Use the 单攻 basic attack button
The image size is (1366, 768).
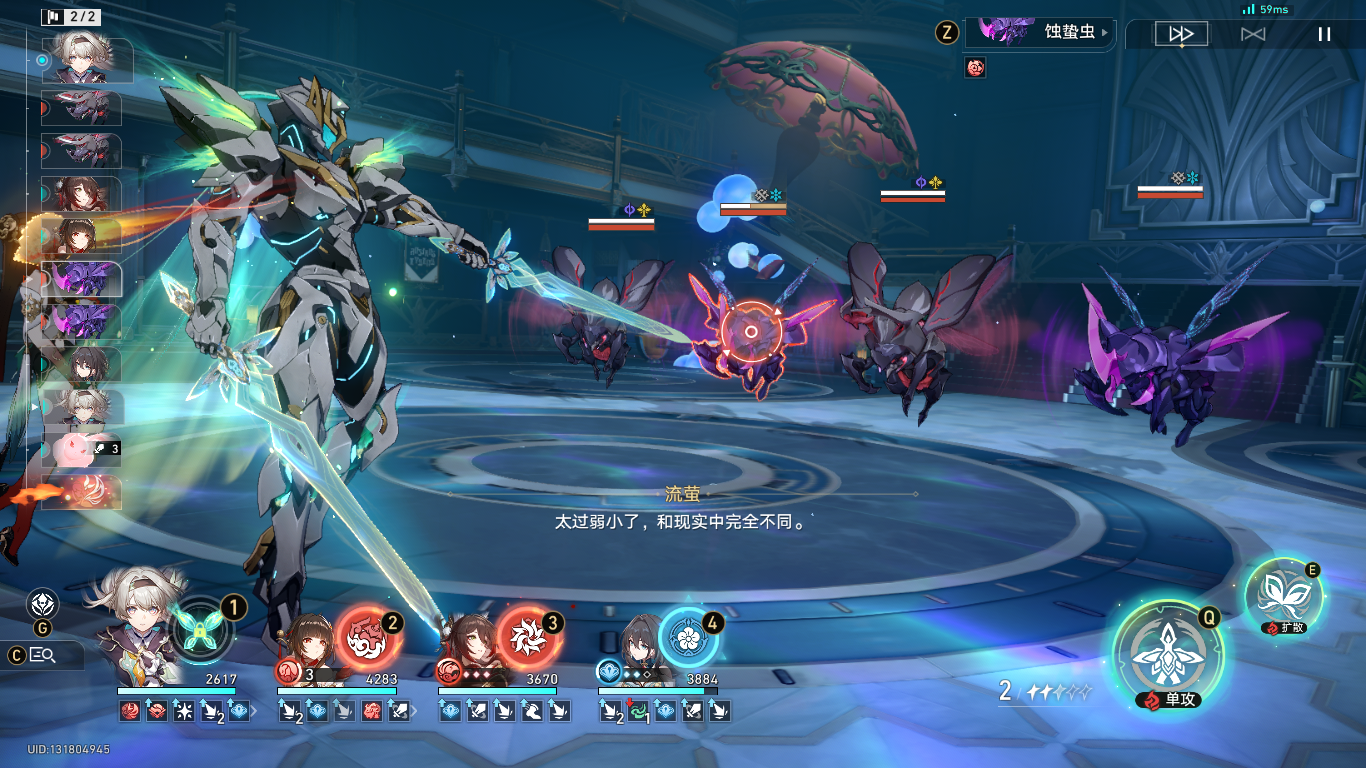tap(1168, 656)
